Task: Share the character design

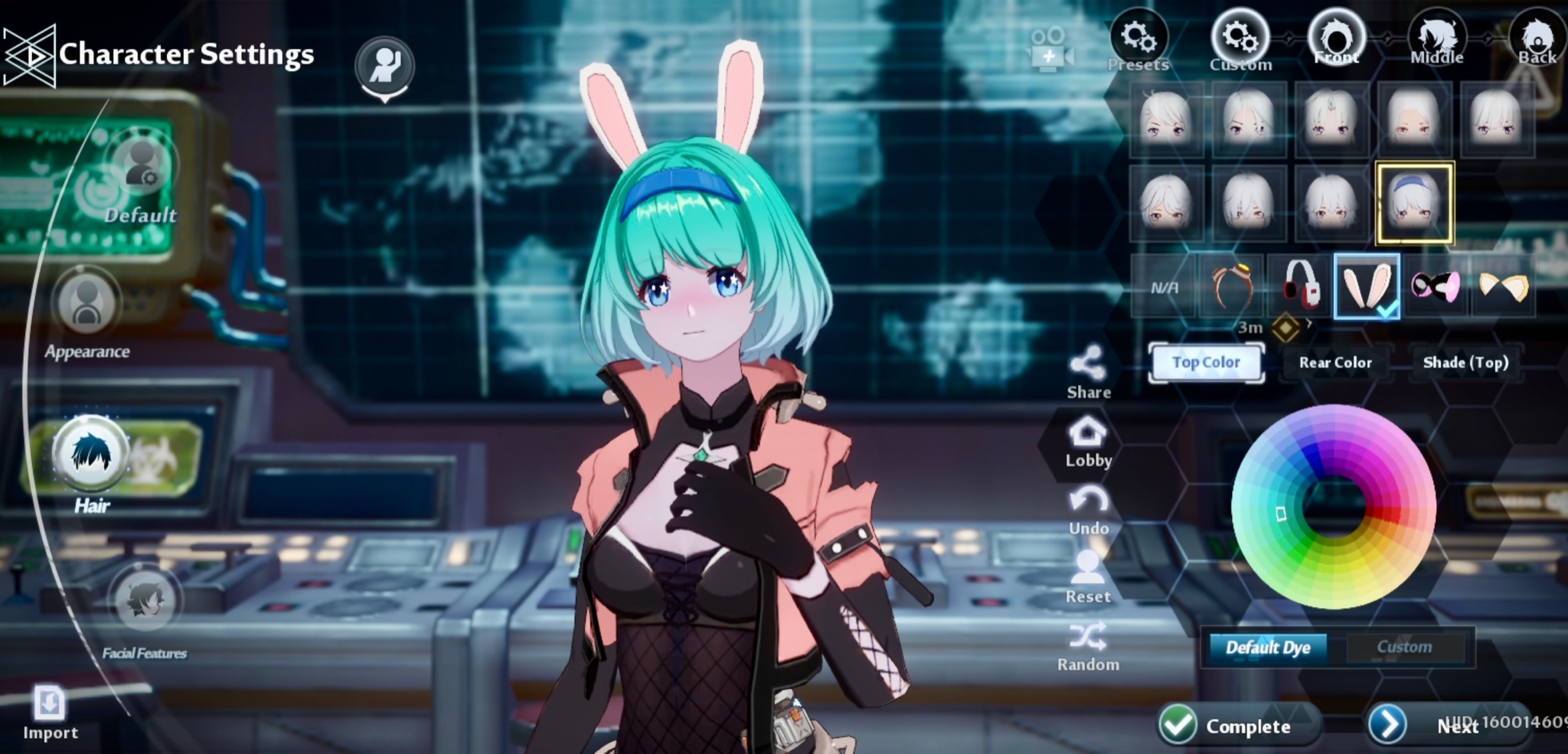Action: [x=1088, y=373]
